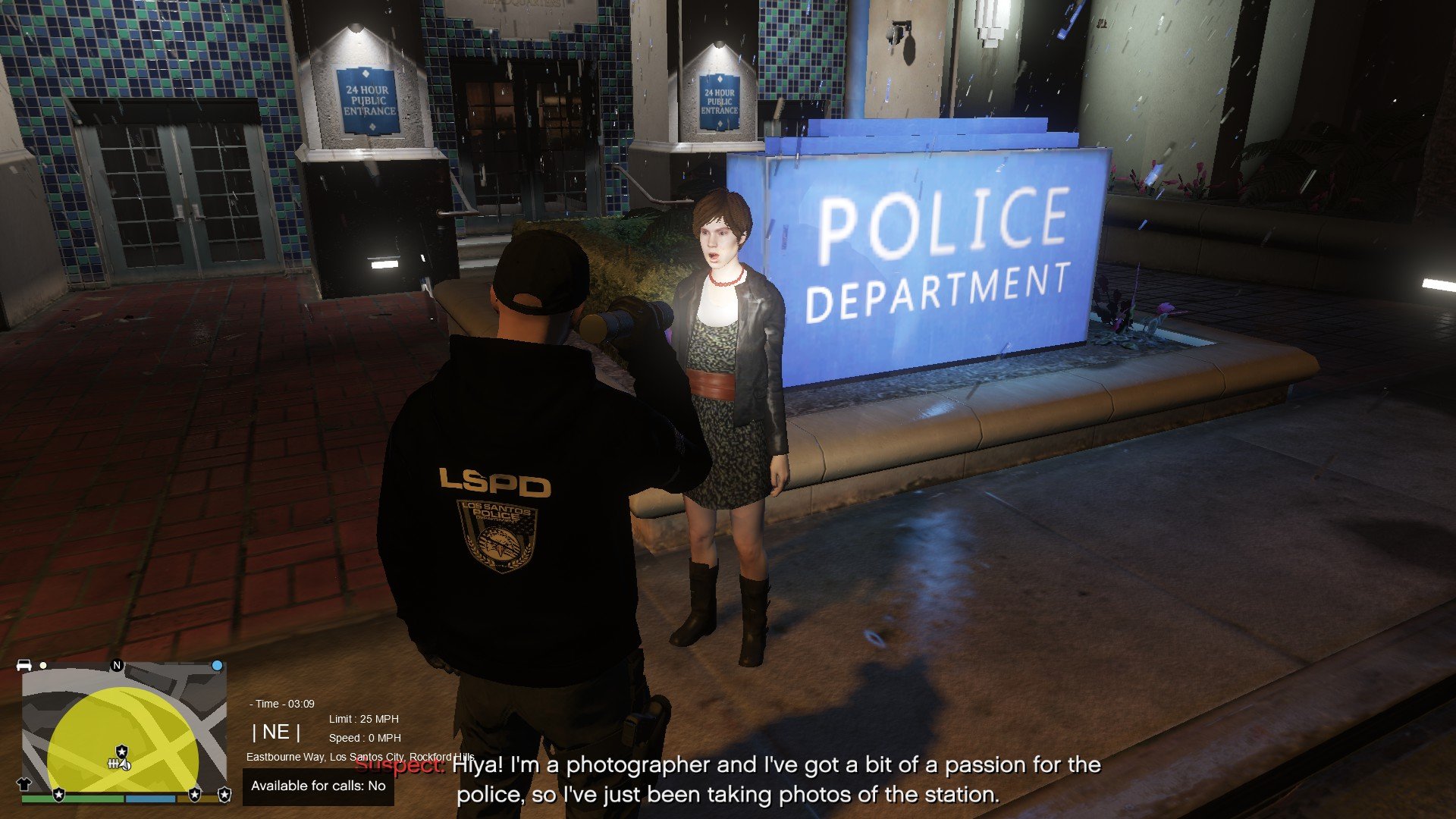Click the white car icon above minimap
This screenshot has height=819, width=1456.
coord(24,665)
